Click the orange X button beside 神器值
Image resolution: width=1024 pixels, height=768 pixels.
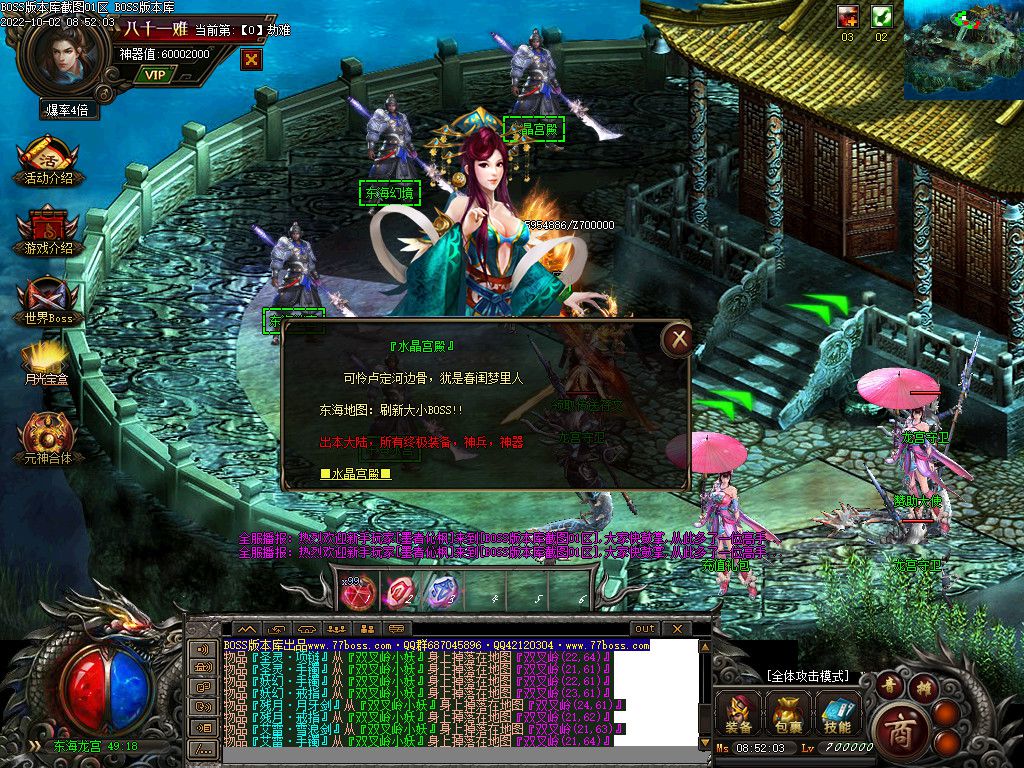pos(252,59)
